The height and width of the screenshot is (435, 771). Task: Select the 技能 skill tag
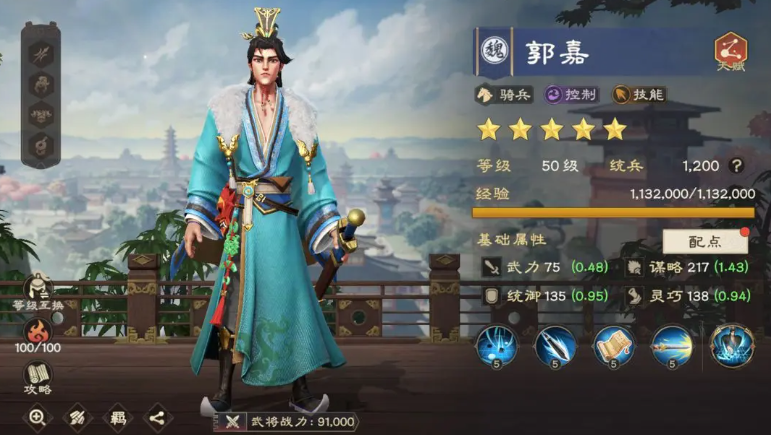click(x=639, y=95)
